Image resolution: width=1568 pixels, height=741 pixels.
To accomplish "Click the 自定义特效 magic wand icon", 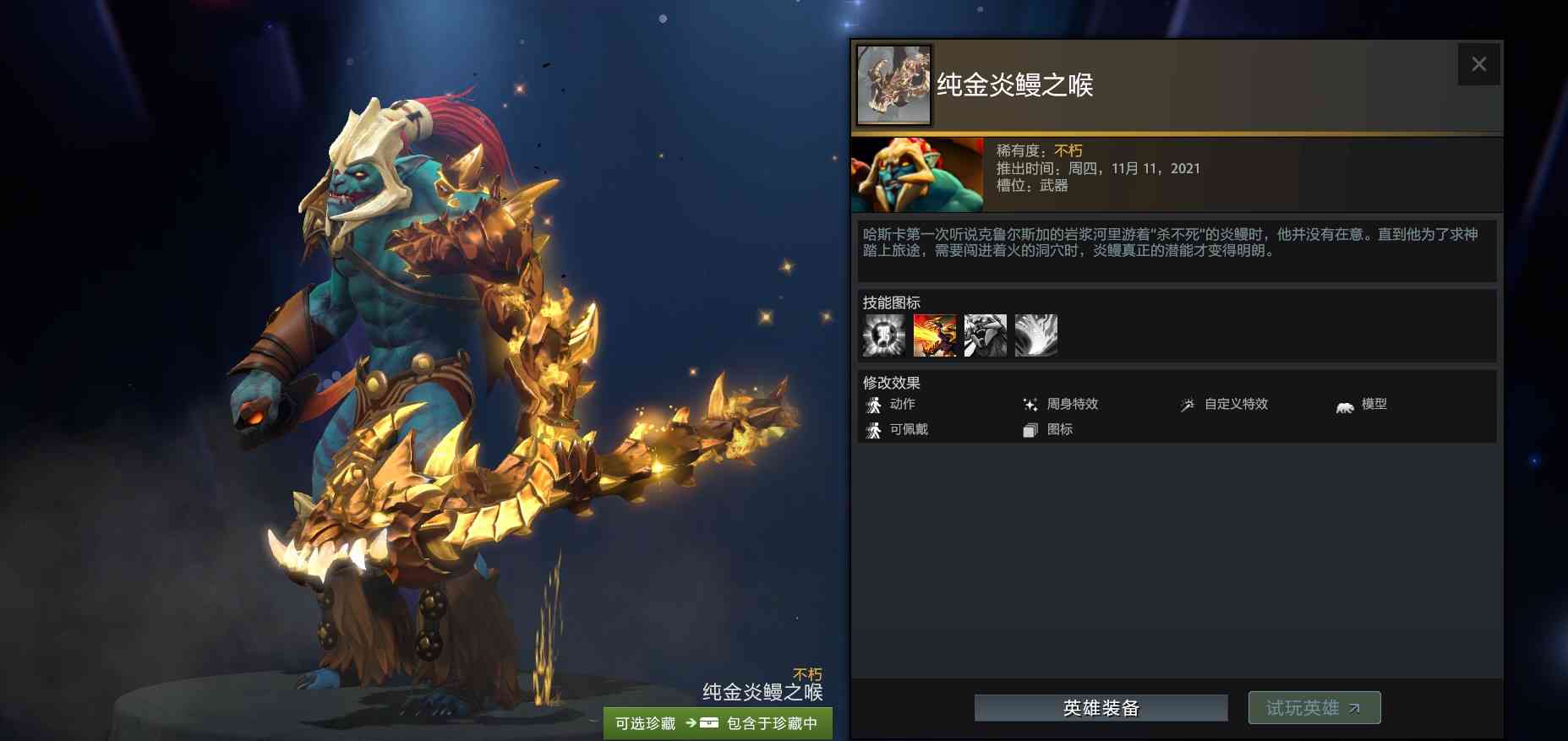I will pos(1188,404).
